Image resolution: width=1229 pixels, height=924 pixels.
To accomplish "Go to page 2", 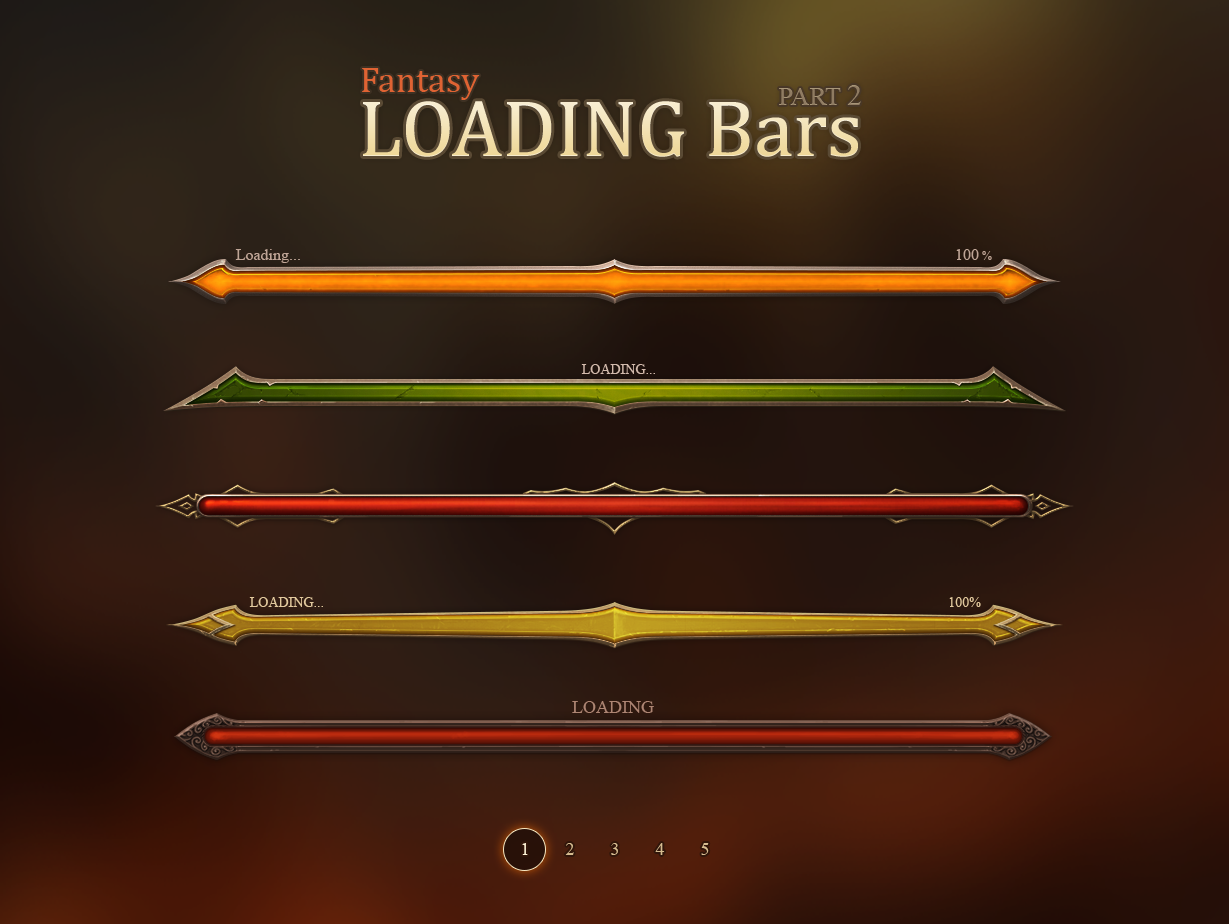I will click(x=570, y=849).
